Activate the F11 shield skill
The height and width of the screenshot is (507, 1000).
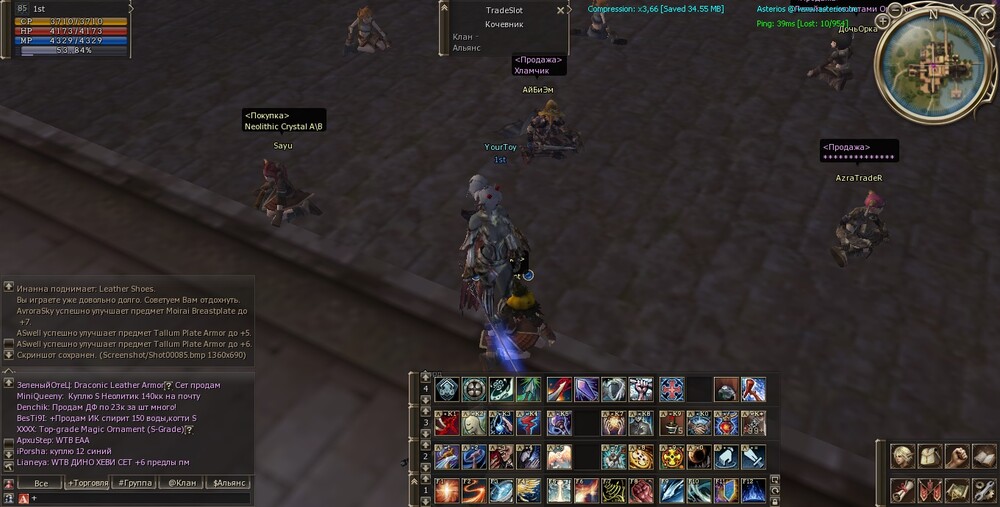point(726,490)
